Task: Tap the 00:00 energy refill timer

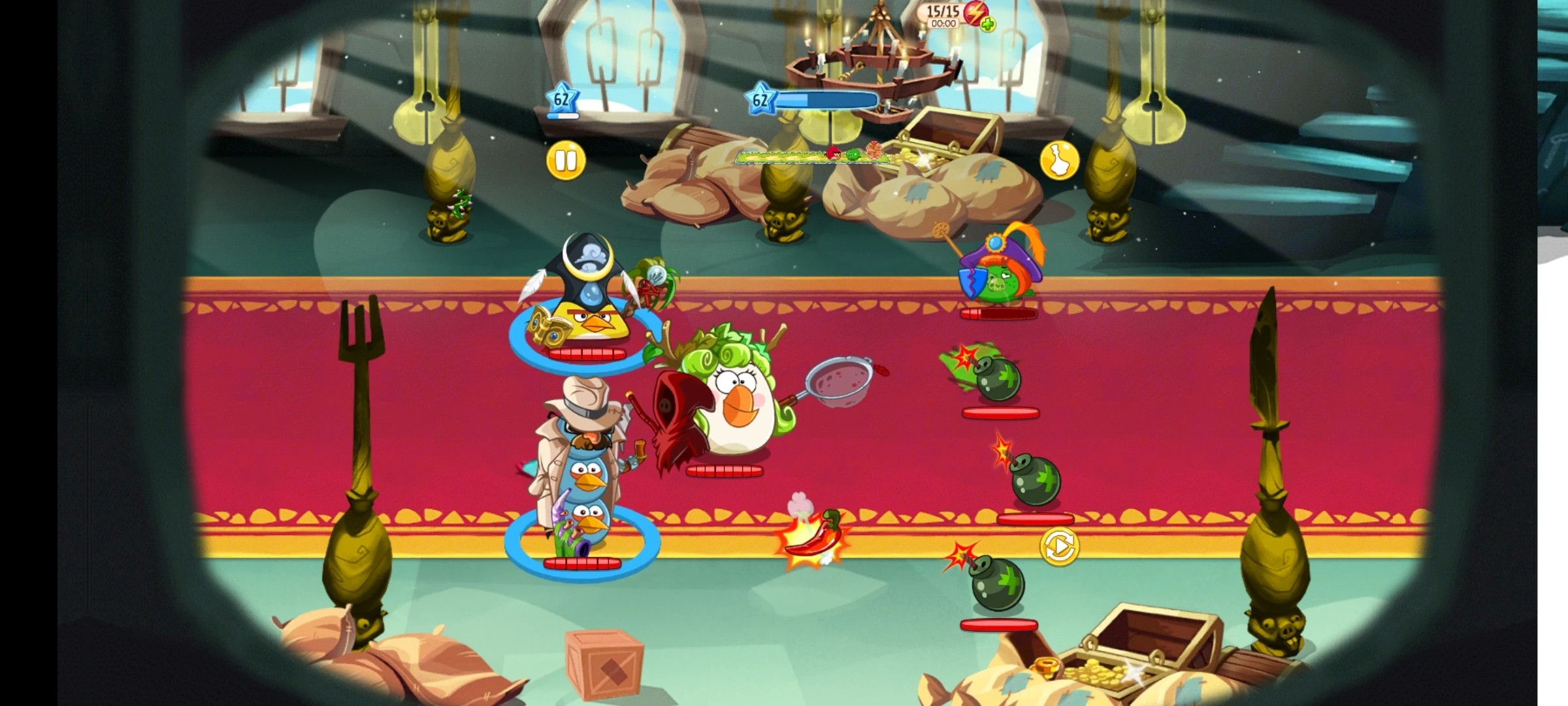Action: (x=943, y=22)
